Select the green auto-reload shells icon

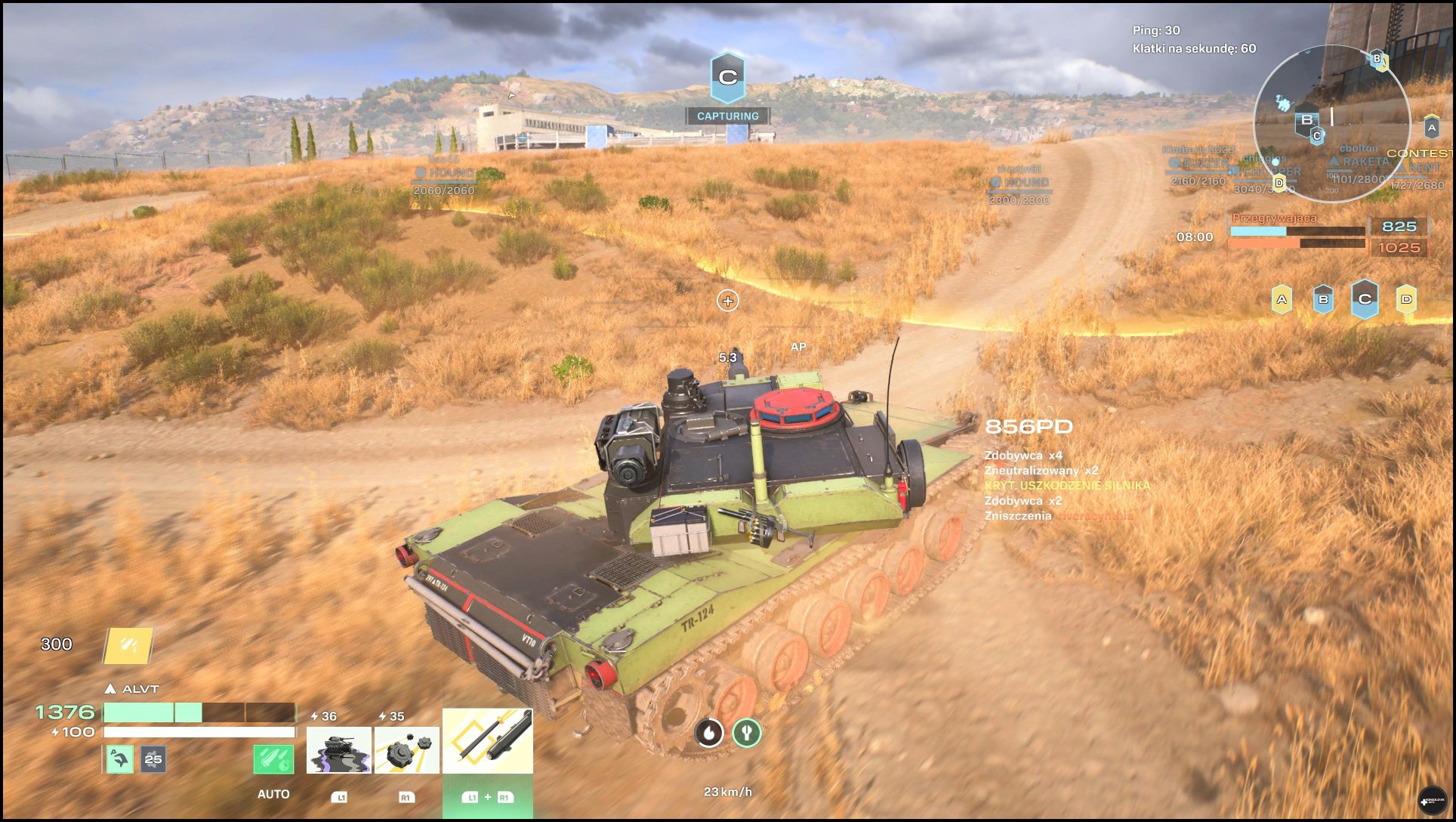pos(273,759)
